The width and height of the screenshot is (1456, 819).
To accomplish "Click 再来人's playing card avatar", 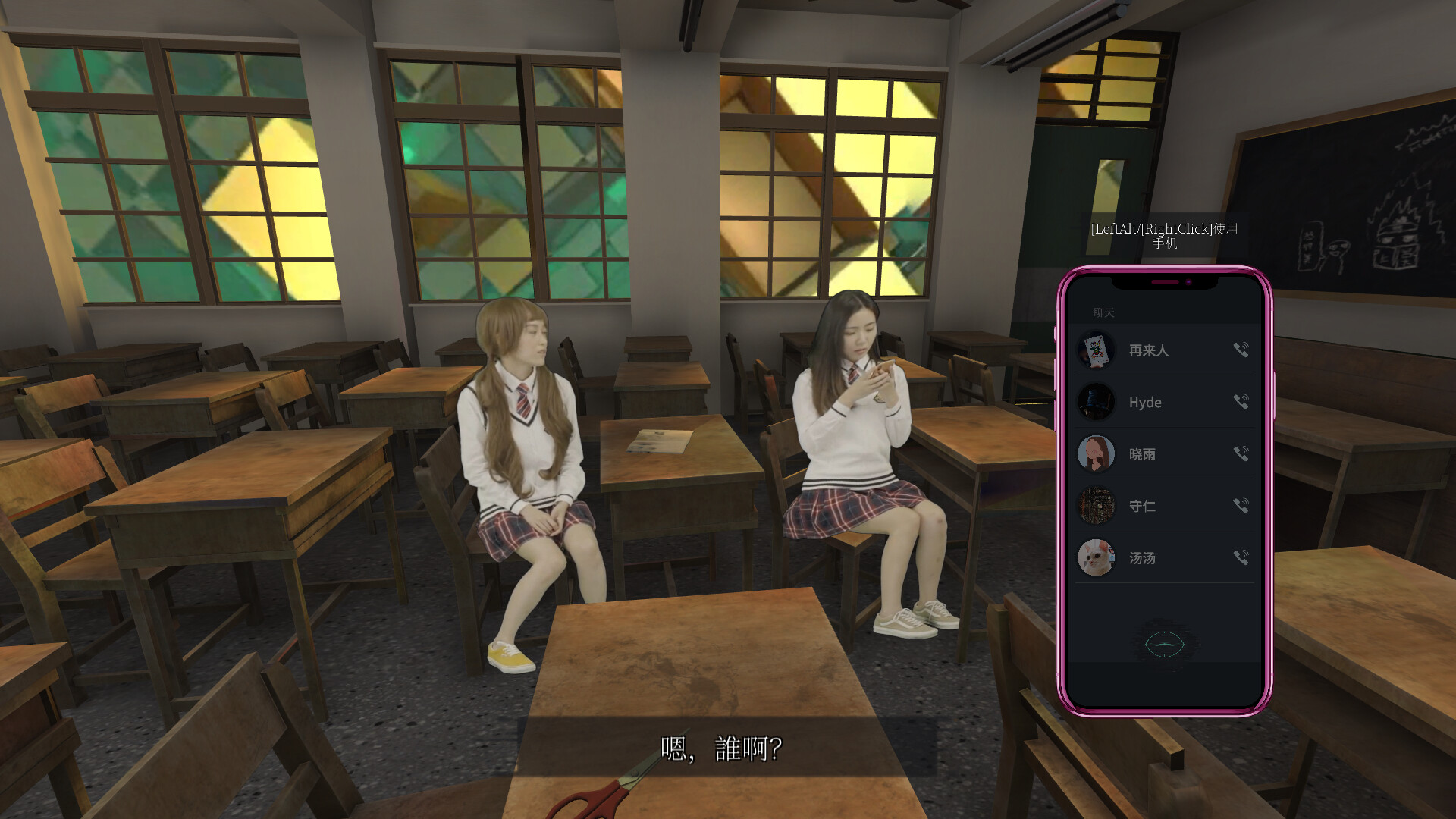I will click(1097, 350).
